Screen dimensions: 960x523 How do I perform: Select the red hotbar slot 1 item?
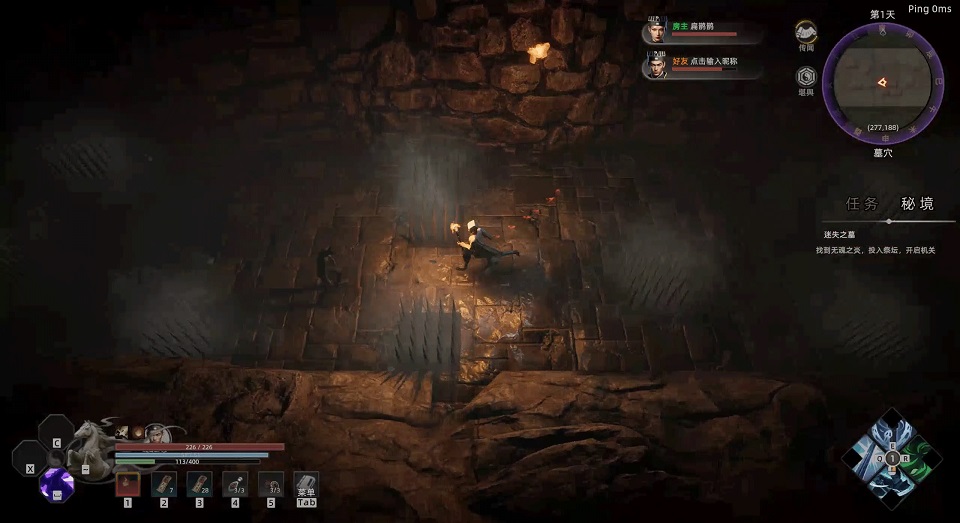tap(127, 485)
